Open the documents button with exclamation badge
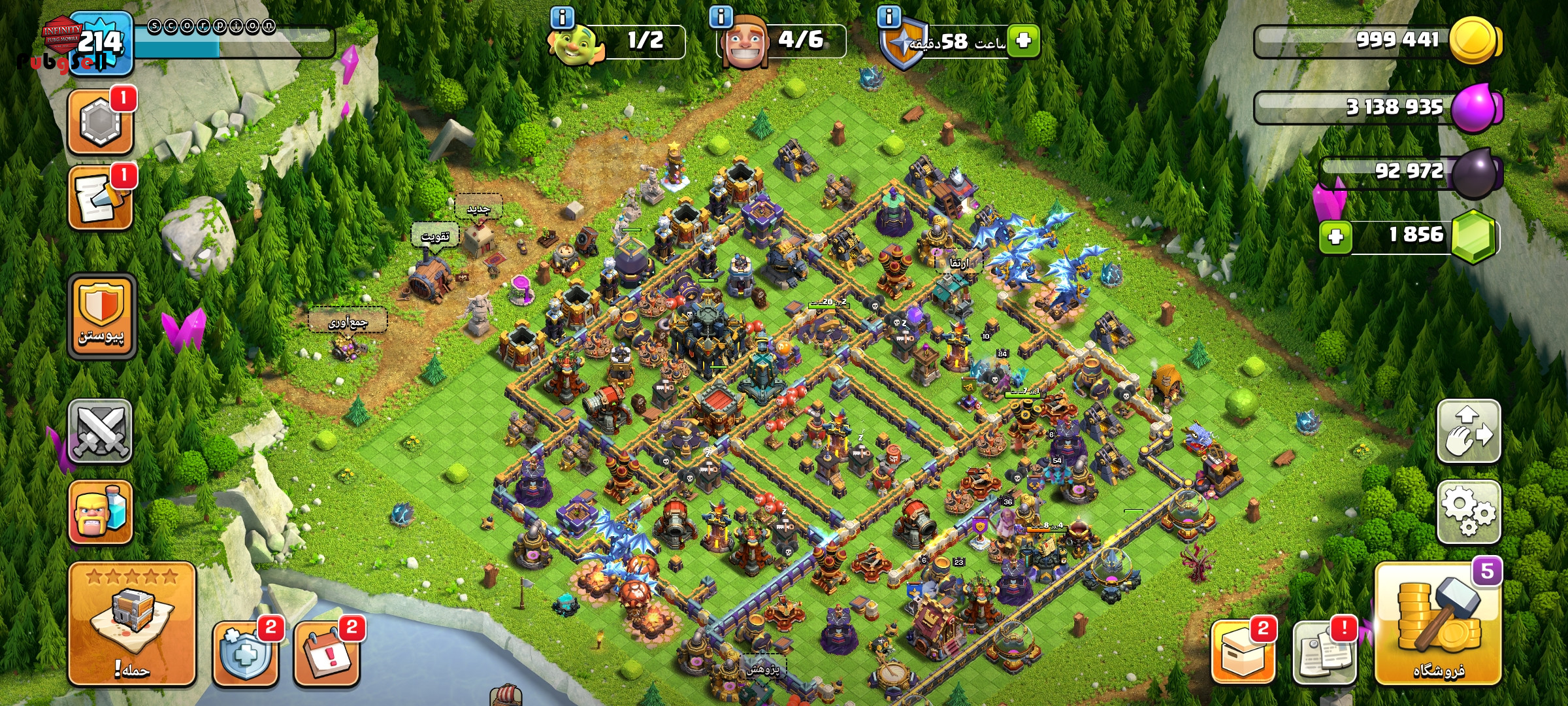The width and height of the screenshot is (1568, 706). pos(1324,652)
